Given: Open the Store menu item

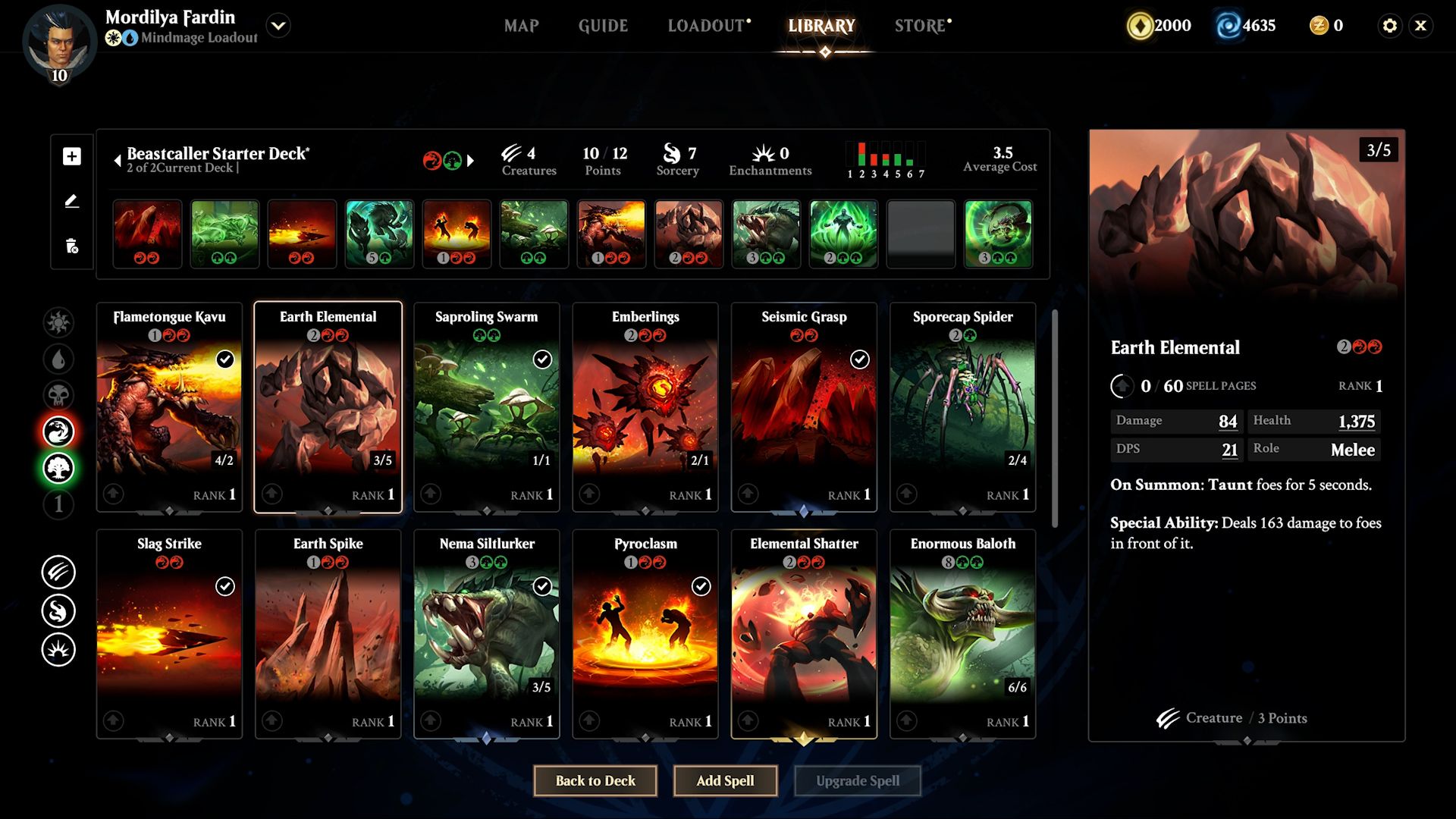Looking at the screenshot, I should pos(918,25).
